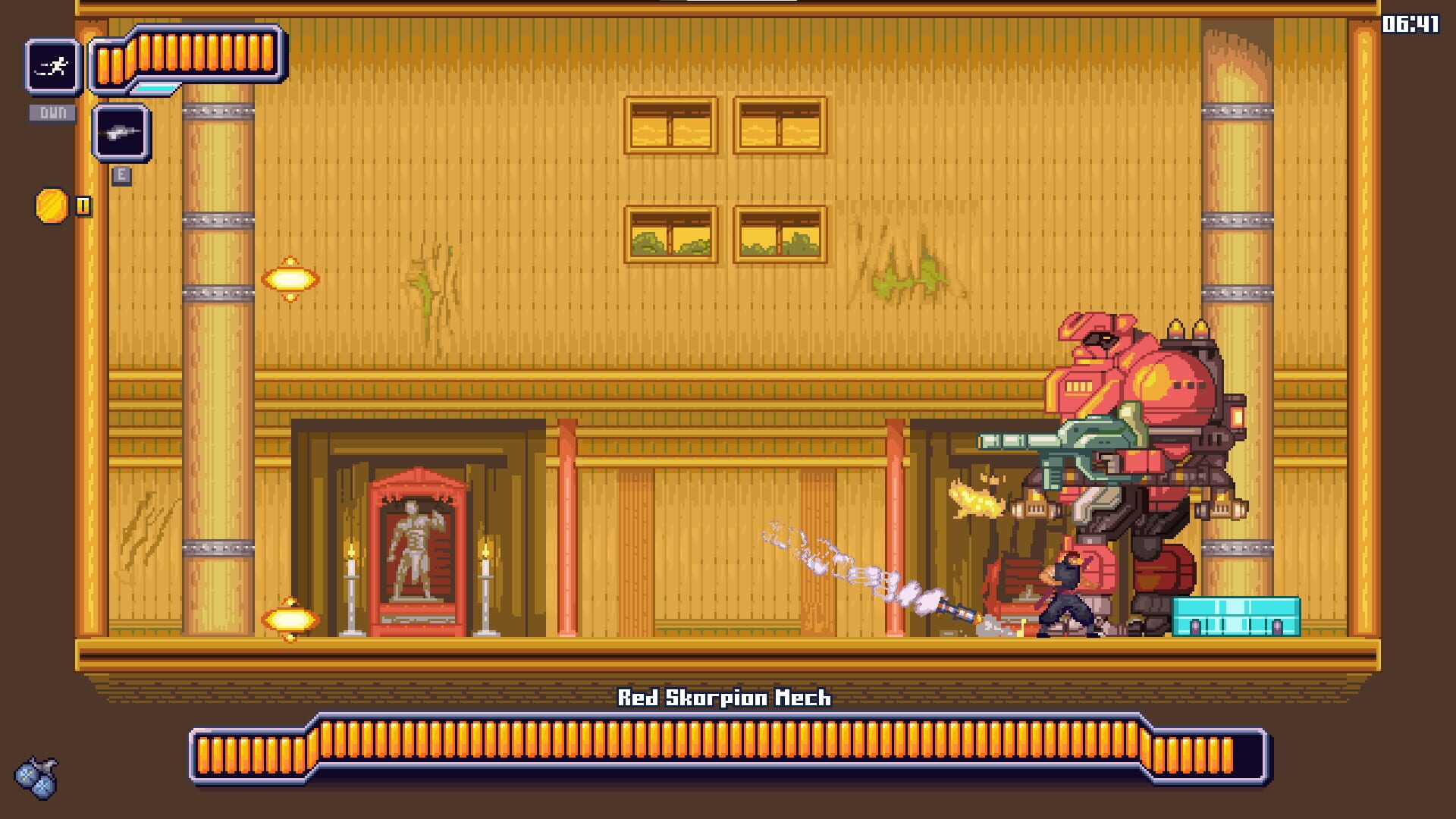Click the running-figure symbol inside the ability box
The height and width of the screenshot is (819, 1456).
click(51, 67)
